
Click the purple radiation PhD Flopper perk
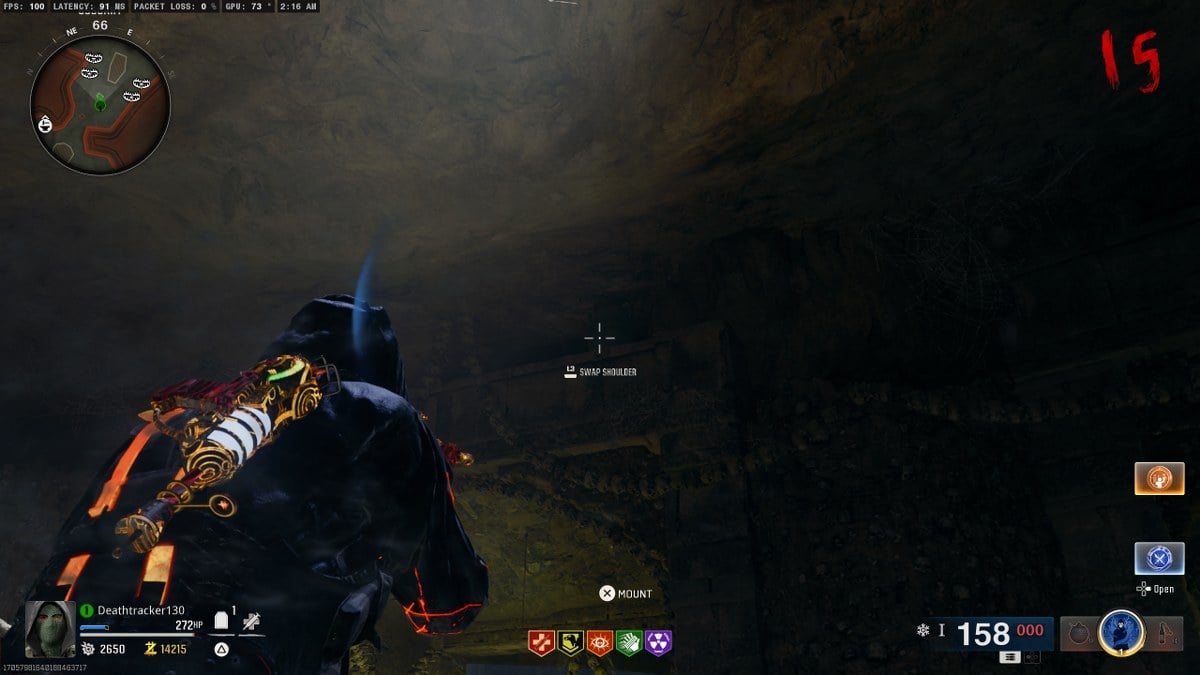click(659, 642)
